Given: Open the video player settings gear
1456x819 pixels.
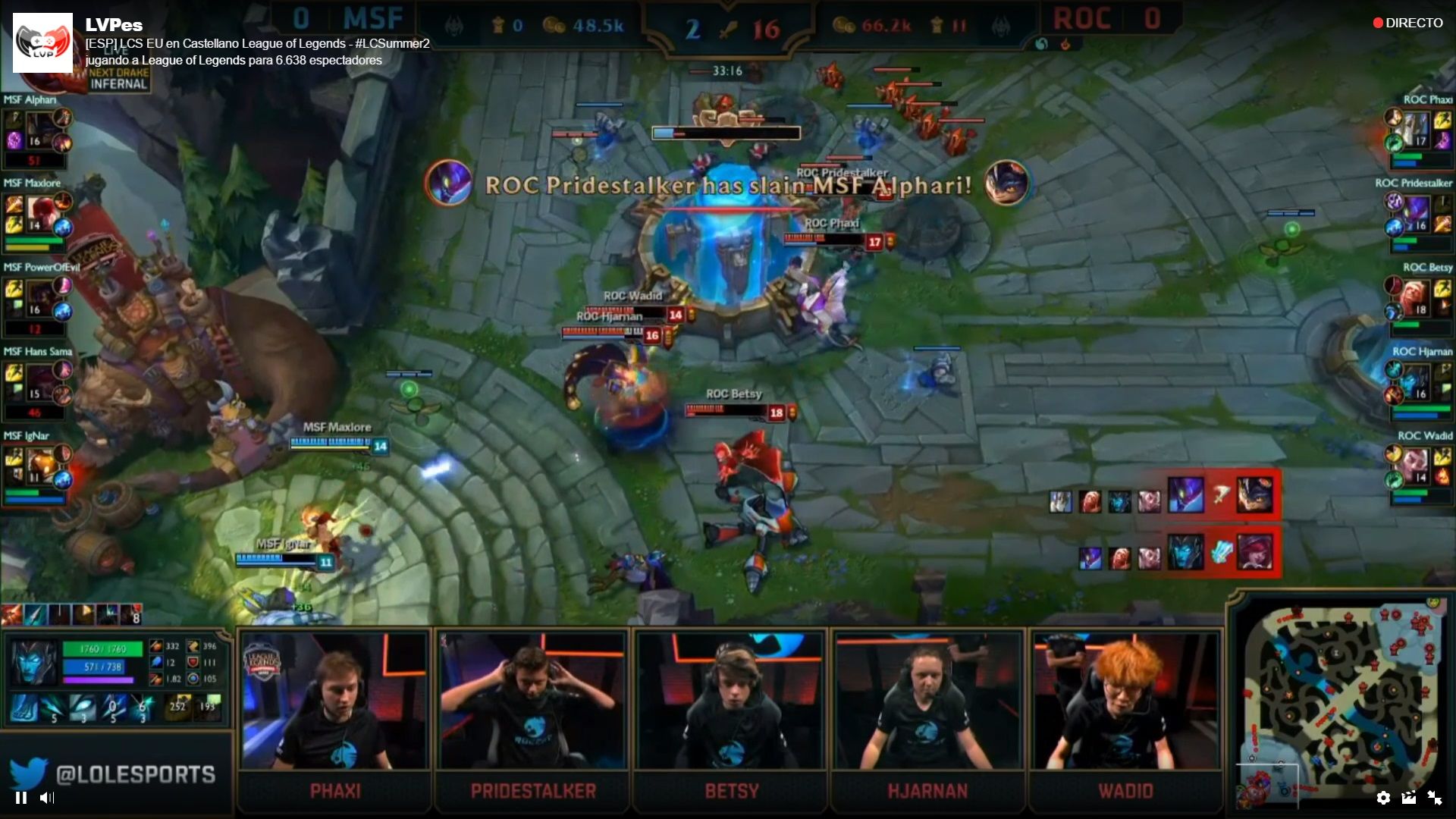Looking at the screenshot, I should point(1383,798).
